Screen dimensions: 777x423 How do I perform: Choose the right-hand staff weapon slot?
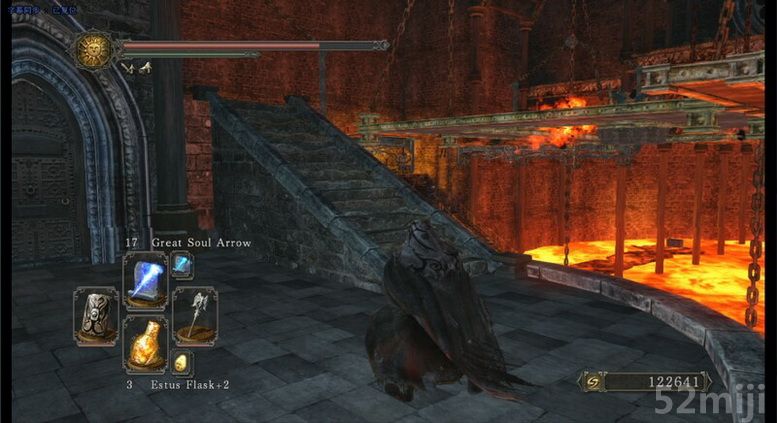click(x=193, y=316)
